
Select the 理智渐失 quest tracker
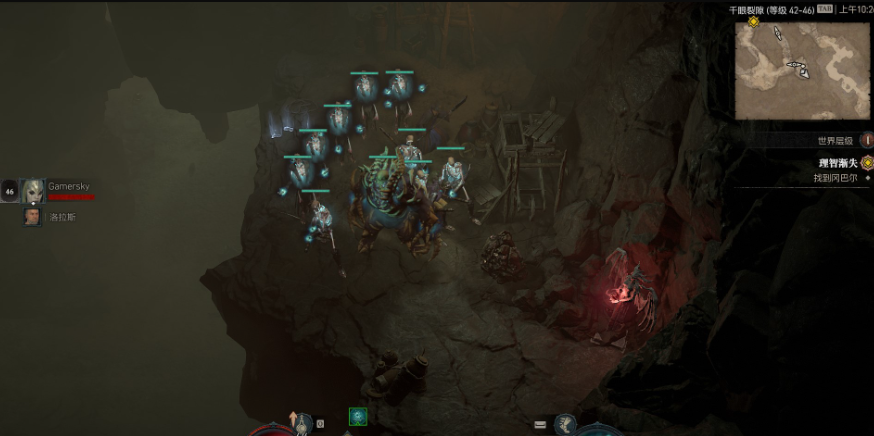(838, 162)
